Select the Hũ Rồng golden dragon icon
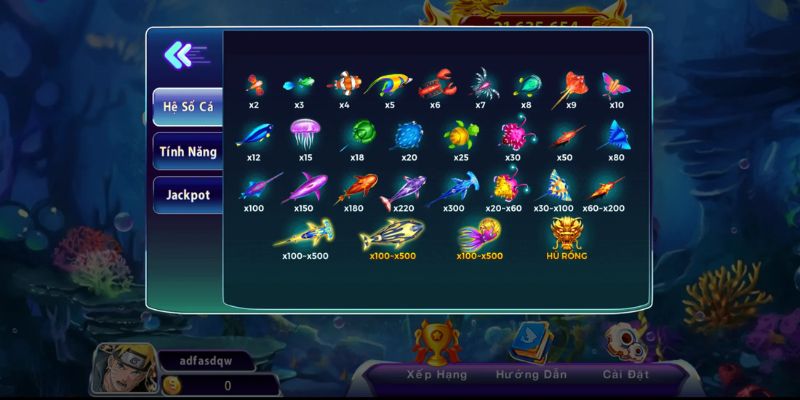 567,236
